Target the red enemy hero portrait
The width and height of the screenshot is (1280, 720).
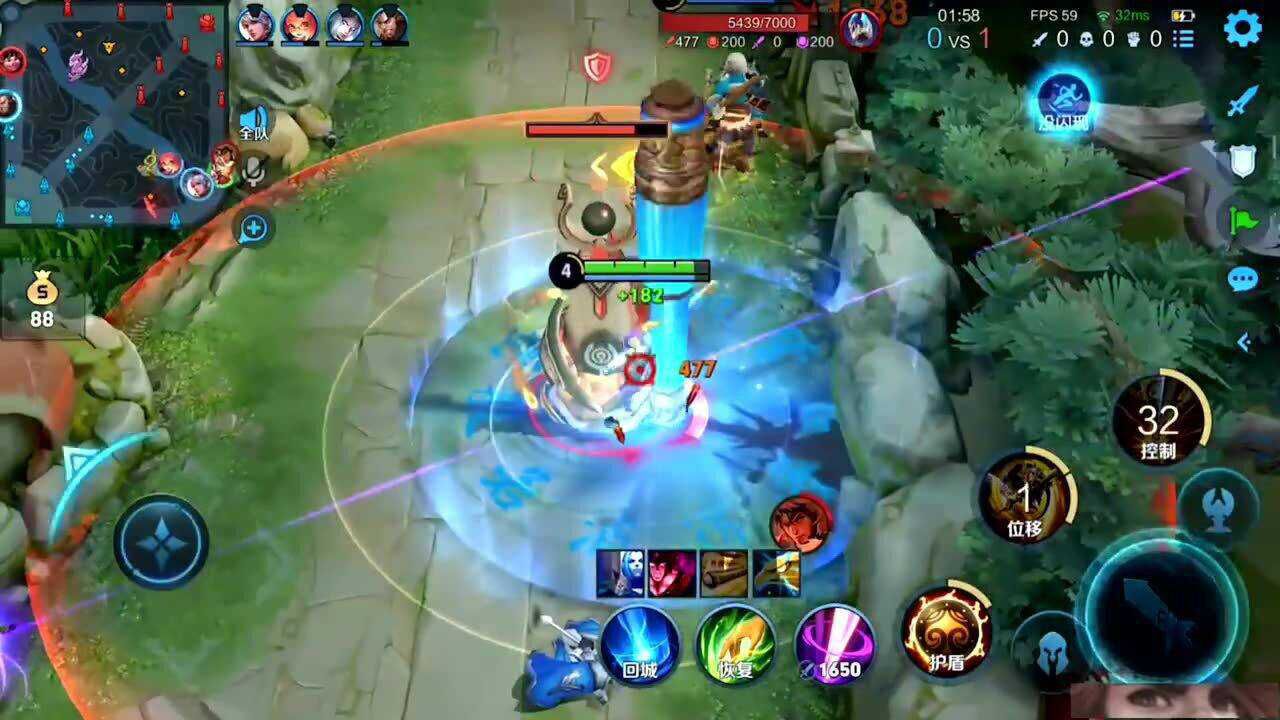tap(801, 522)
